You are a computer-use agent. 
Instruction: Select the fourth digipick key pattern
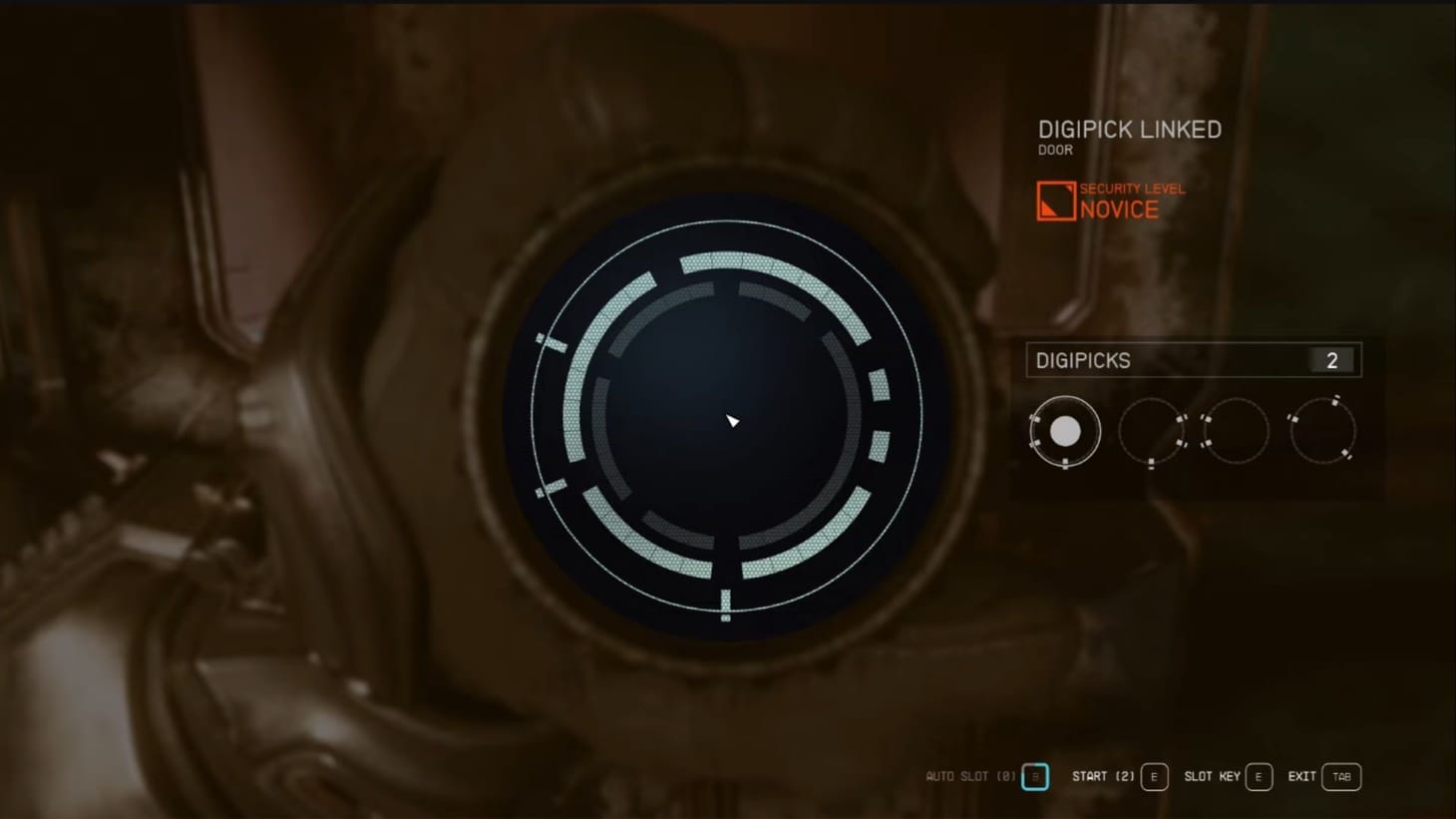pyautogui.click(x=1323, y=430)
